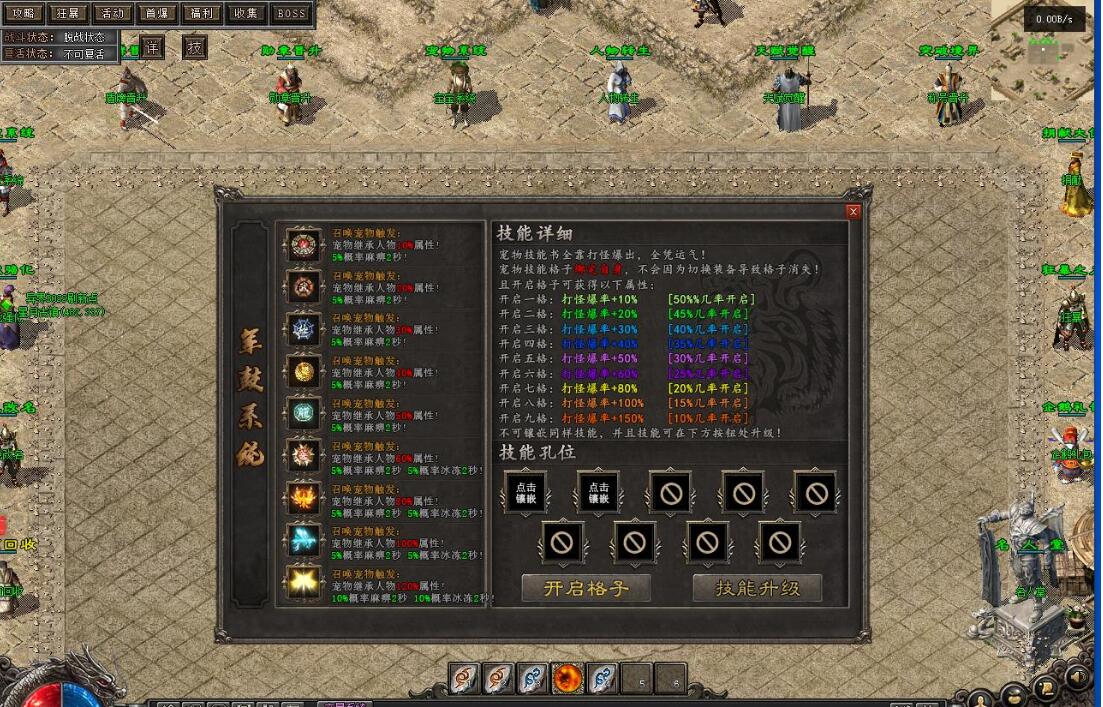Open the 首爆 menu button
The image size is (1103, 707).
click(x=156, y=14)
